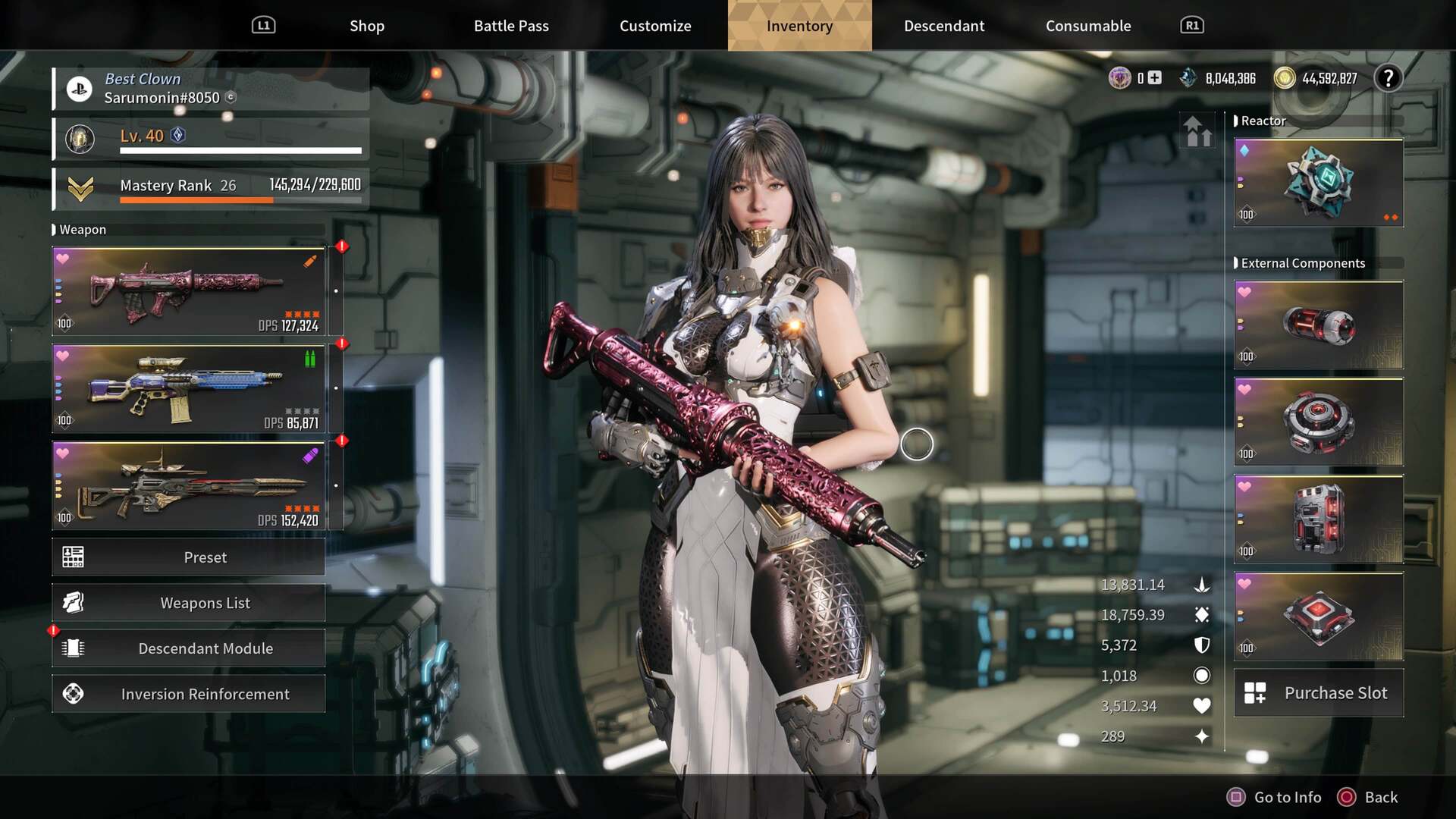Viewport: 1456px width, 819px height.
Task: Open Descendant Module screen
Action: (189, 648)
